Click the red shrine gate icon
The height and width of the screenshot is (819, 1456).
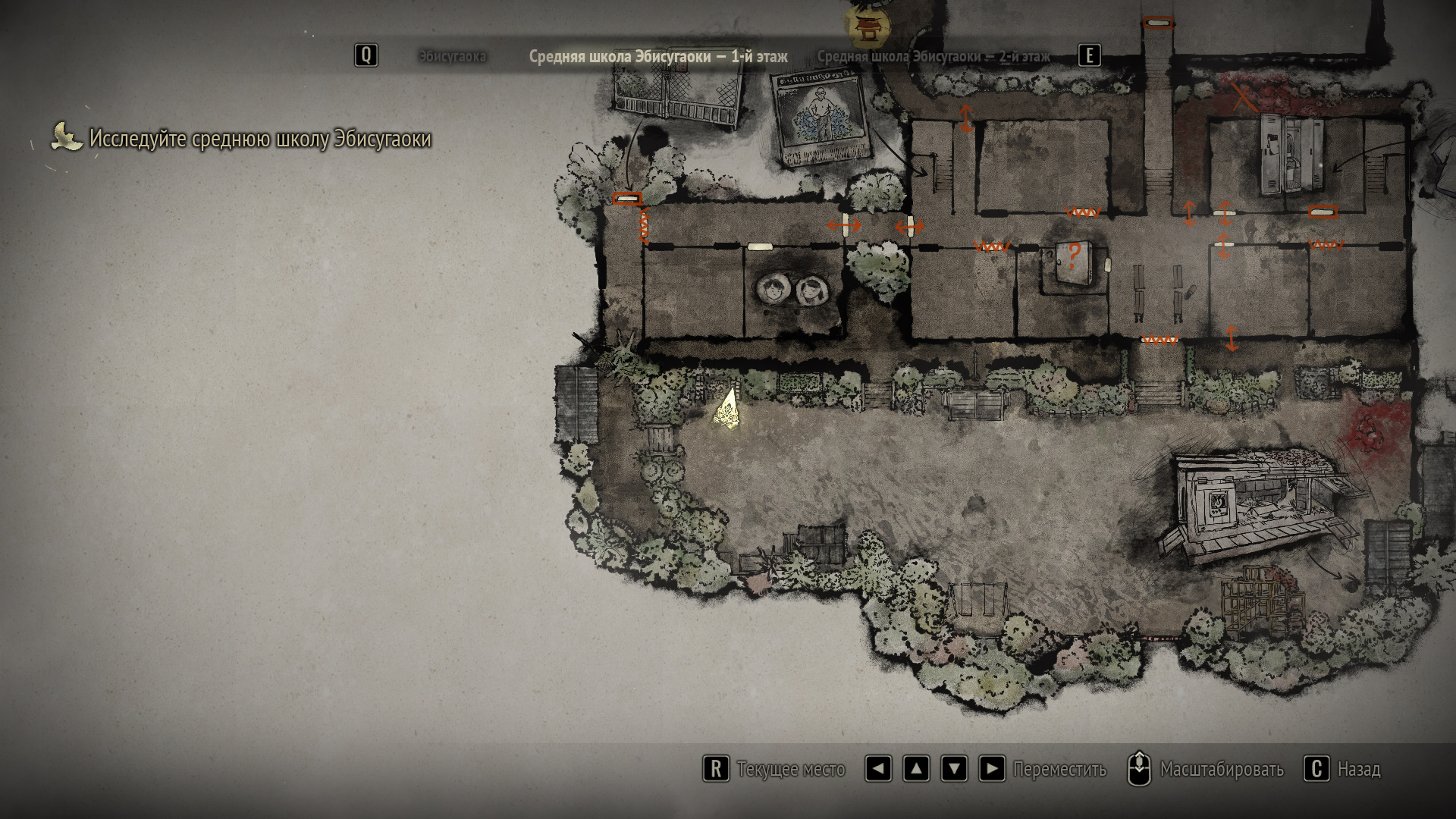[865, 27]
